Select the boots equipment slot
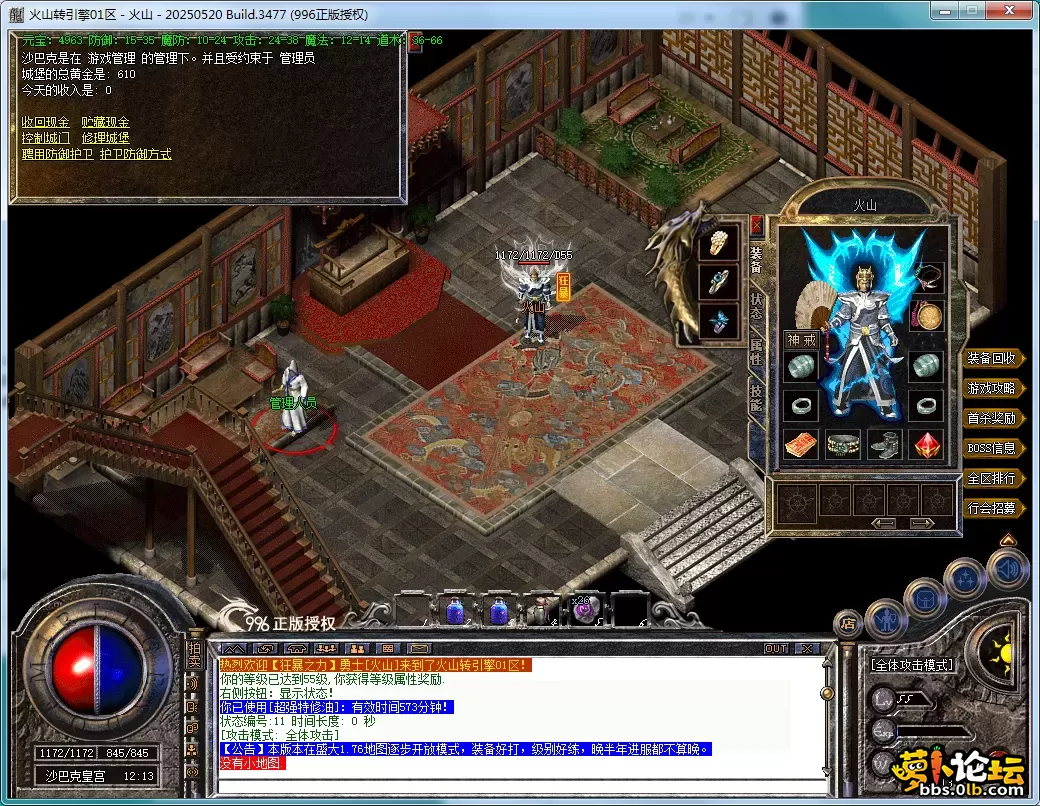1040x806 pixels. (x=885, y=444)
